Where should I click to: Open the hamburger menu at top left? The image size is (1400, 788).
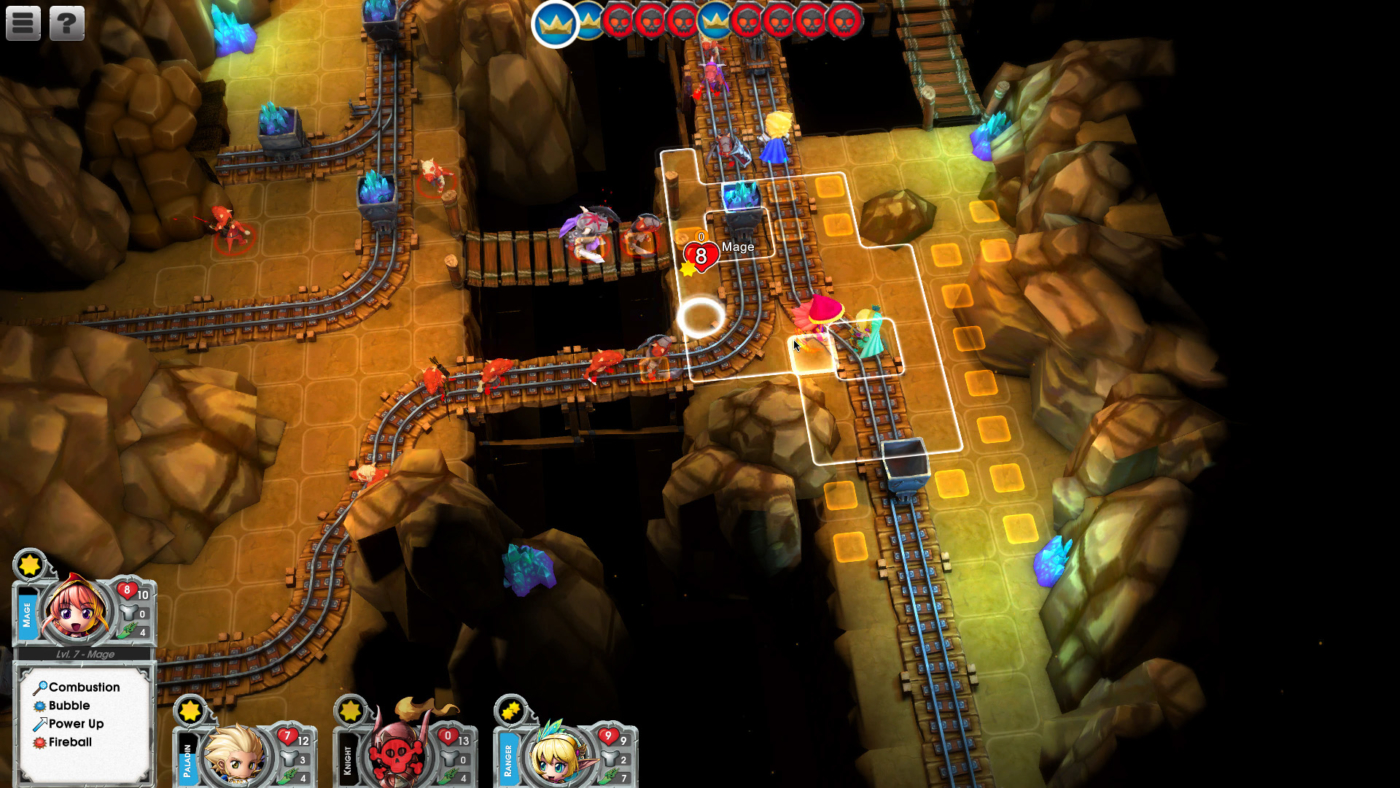(x=22, y=22)
